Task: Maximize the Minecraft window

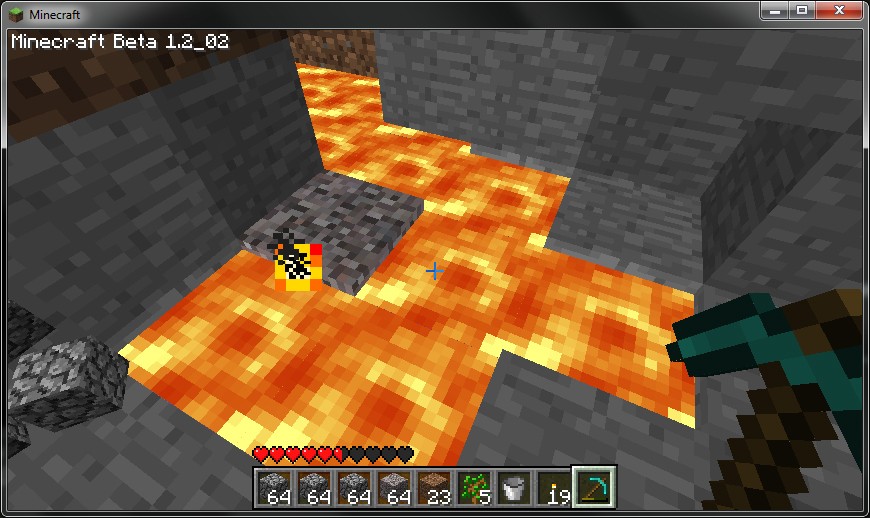Action: 802,10
